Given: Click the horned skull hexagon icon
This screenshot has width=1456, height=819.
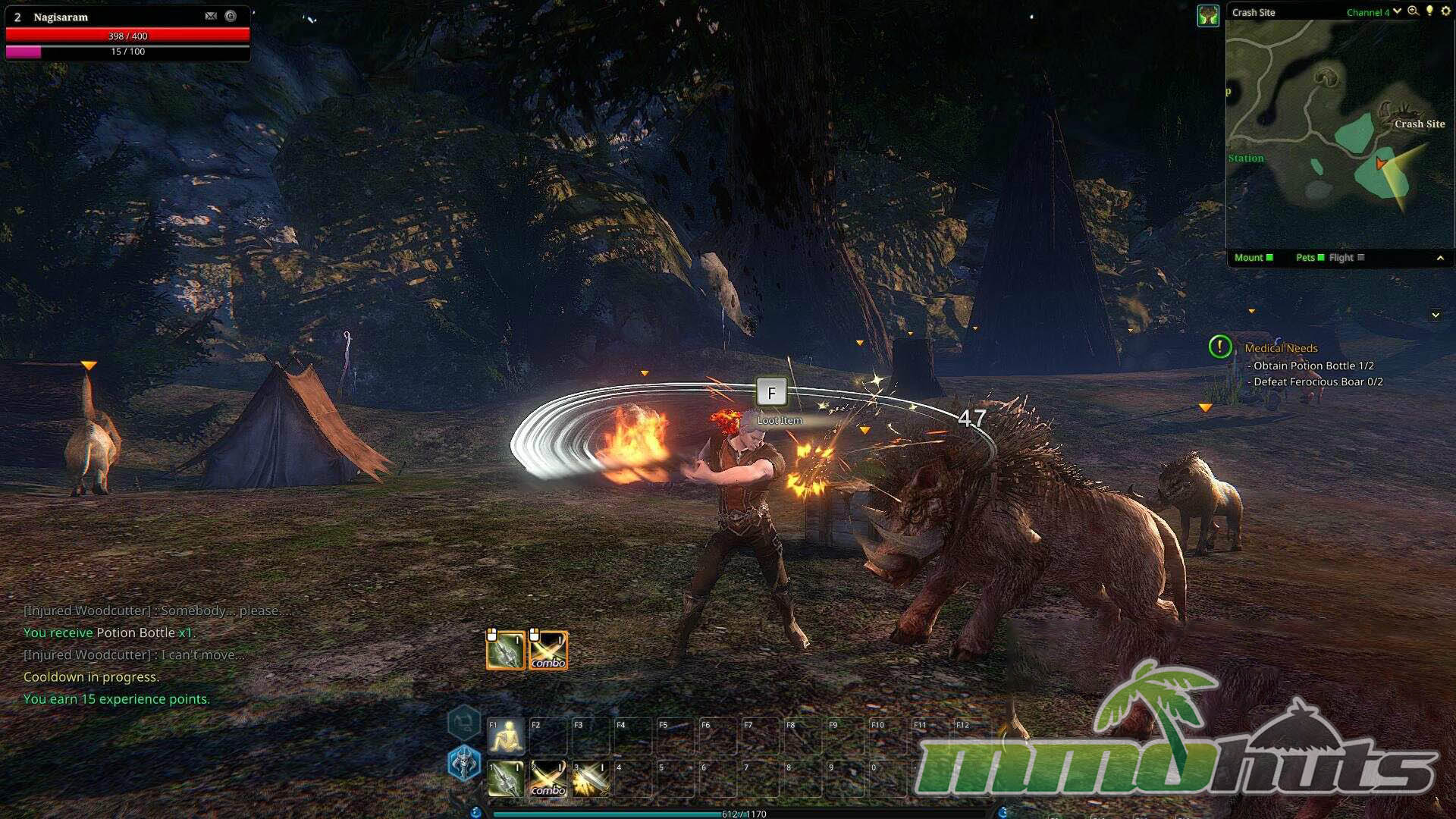Looking at the screenshot, I should (x=464, y=762).
